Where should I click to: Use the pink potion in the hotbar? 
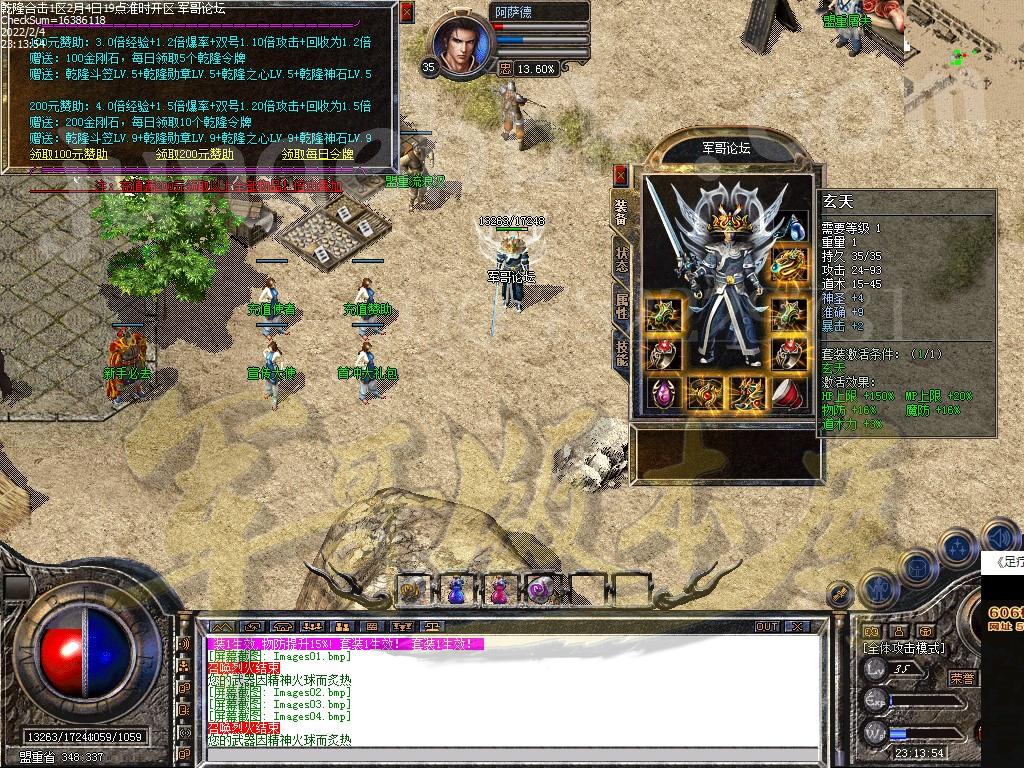click(x=497, y=589)
